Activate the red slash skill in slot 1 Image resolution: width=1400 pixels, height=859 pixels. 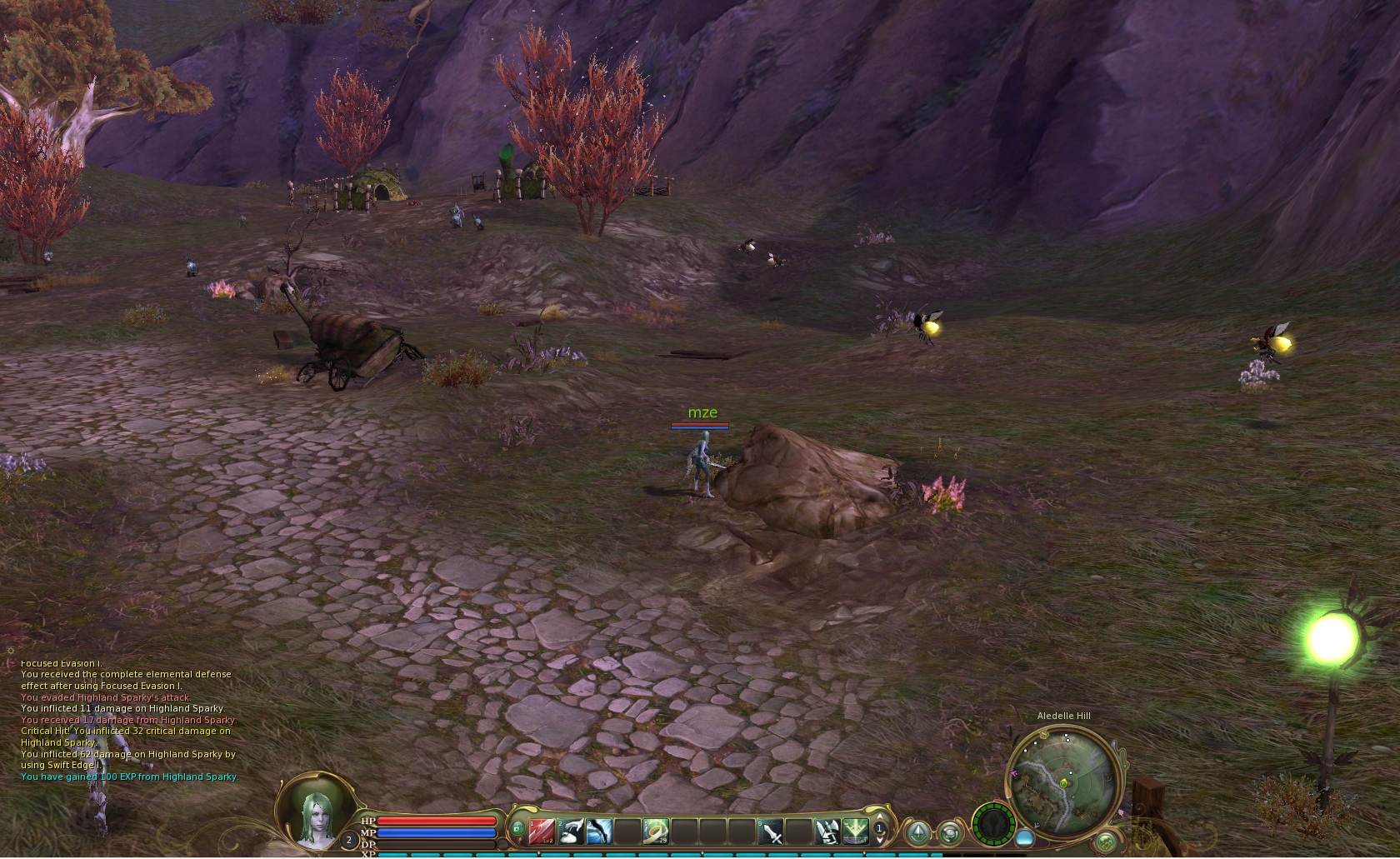[x=542, y=831]
